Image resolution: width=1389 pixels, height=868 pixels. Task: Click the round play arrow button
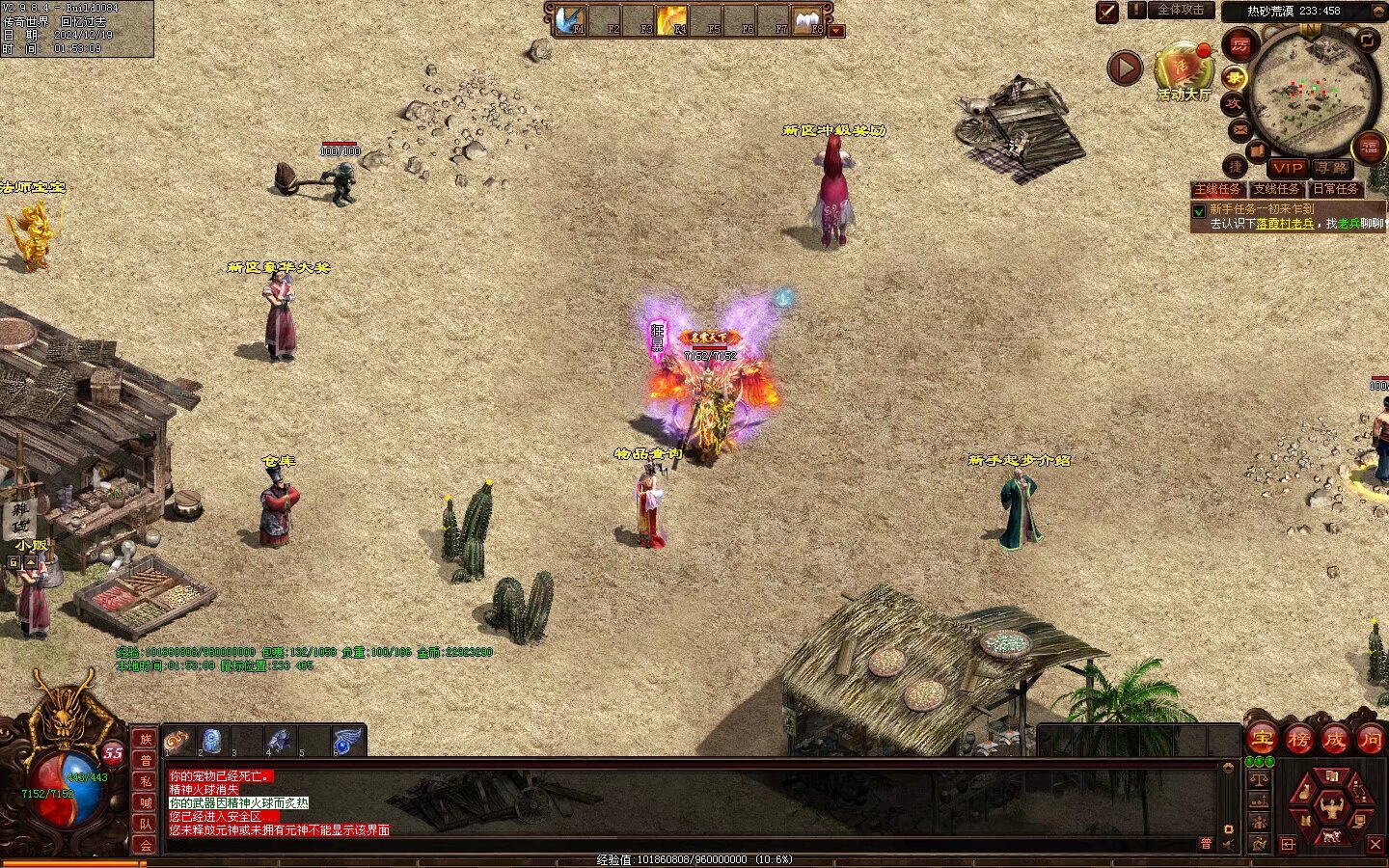[1125, 68]
